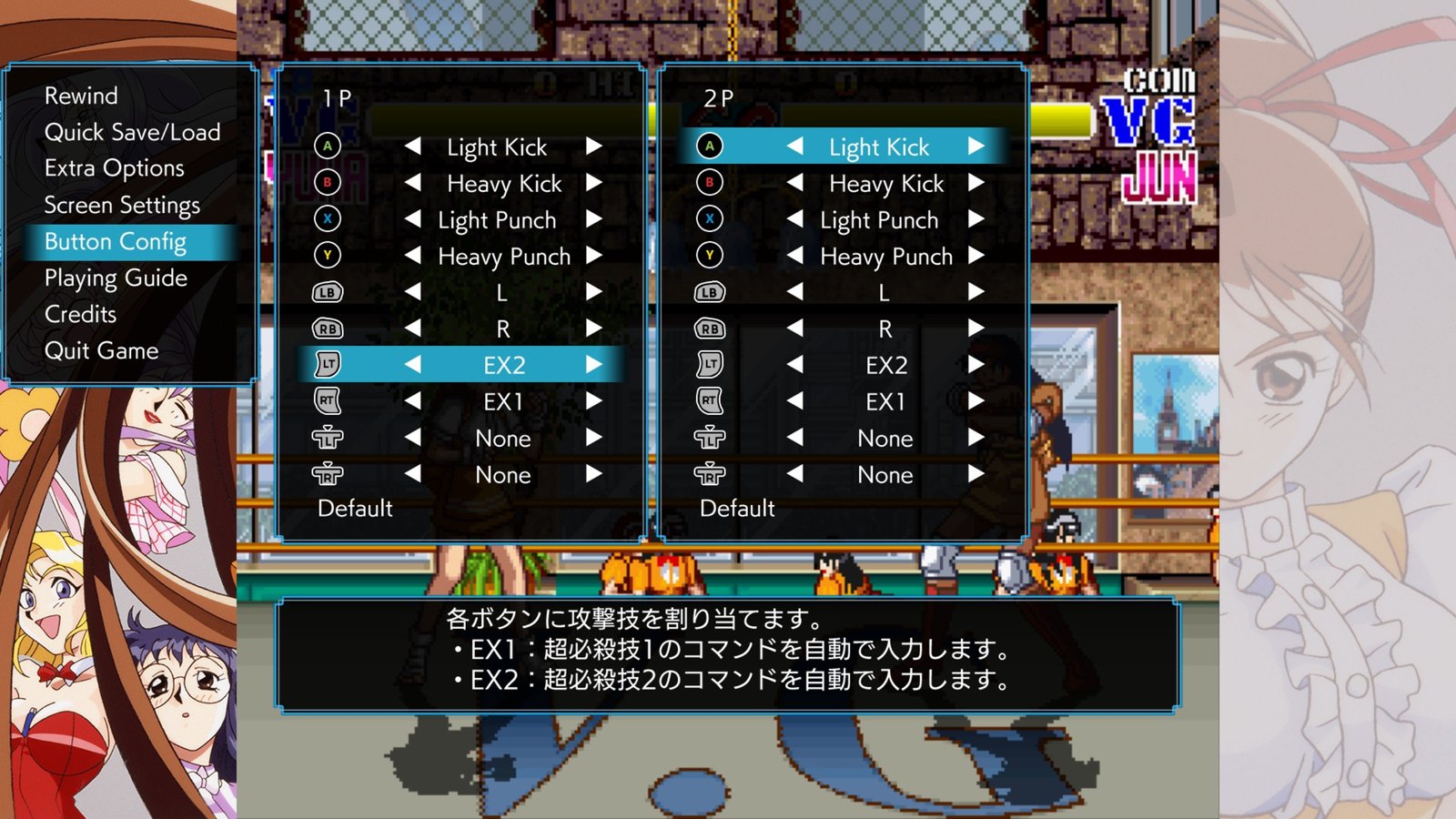Click left arrow on 2P Heavy Punch
The width and height of the screenshot is (1456, 819).
point(794,256)
